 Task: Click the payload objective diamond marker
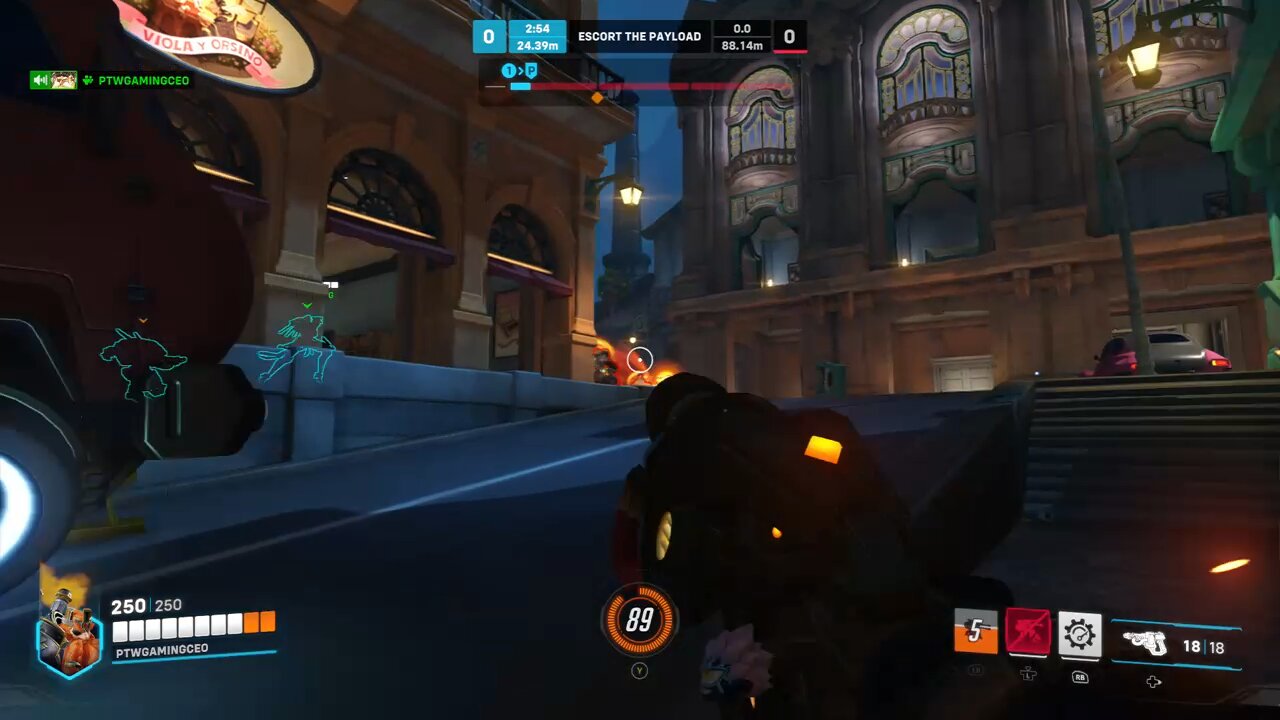click(597, 98)
